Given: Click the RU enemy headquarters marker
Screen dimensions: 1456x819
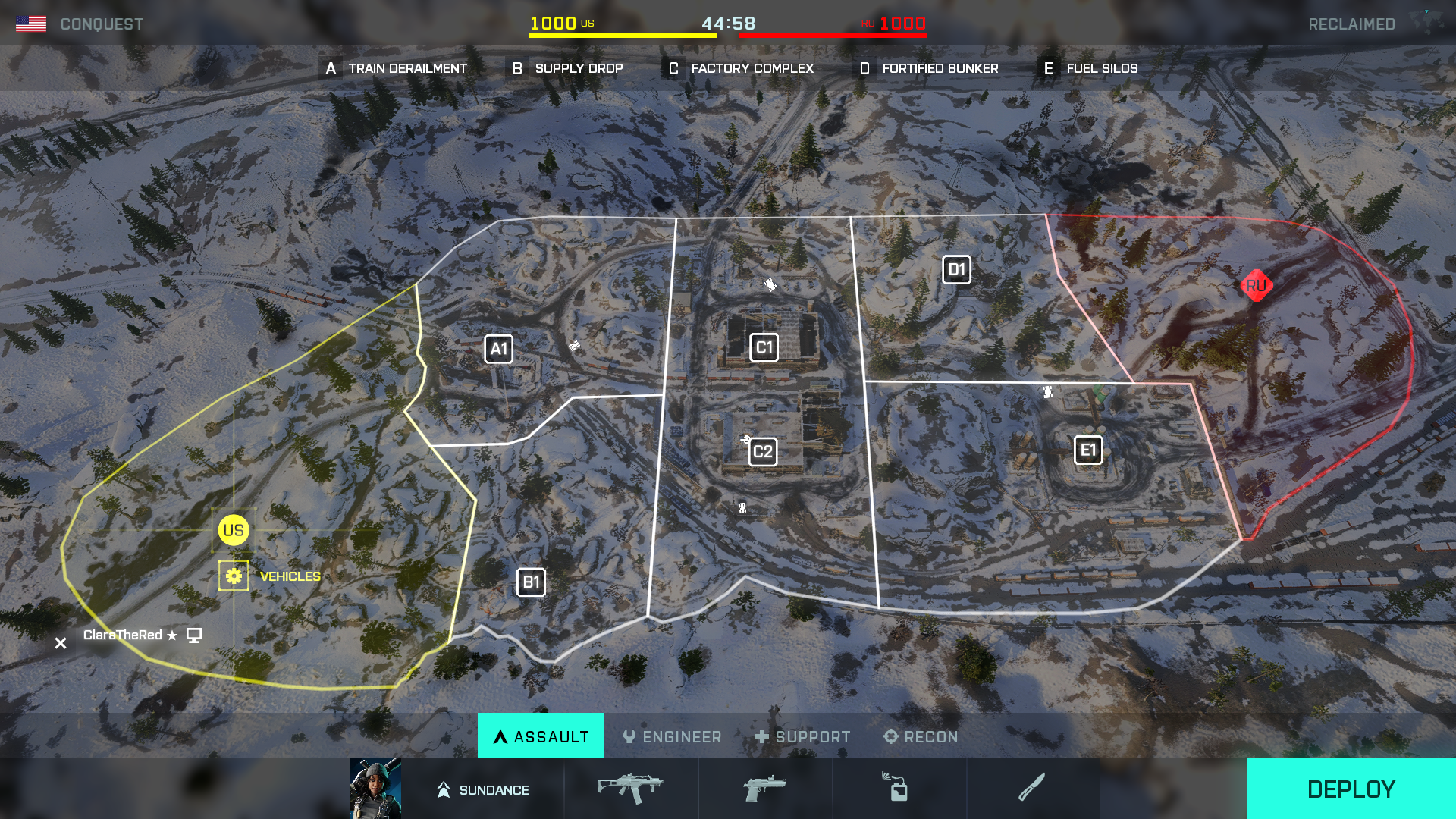Looking at the screenshot, I should 1256,286.
